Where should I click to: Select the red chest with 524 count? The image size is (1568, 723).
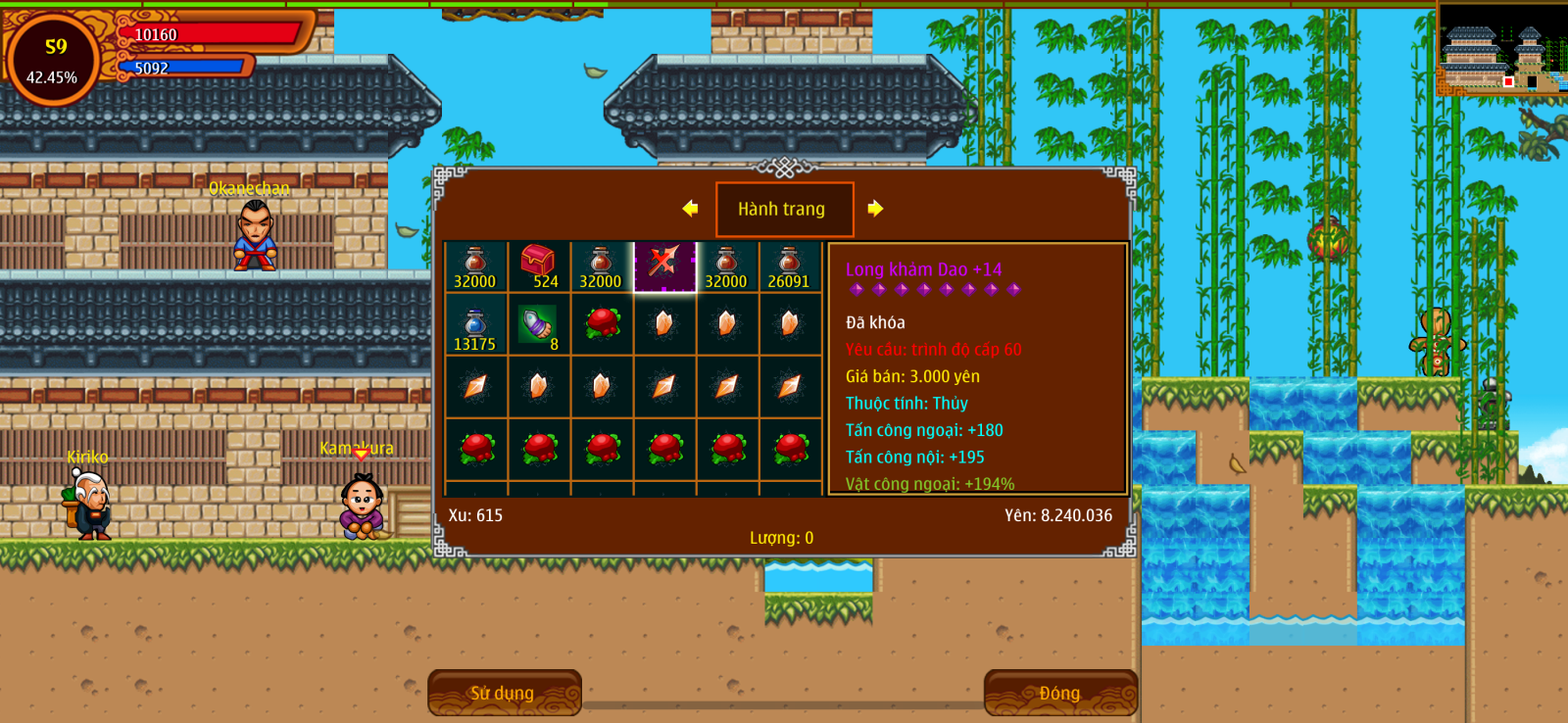[539, 266]
